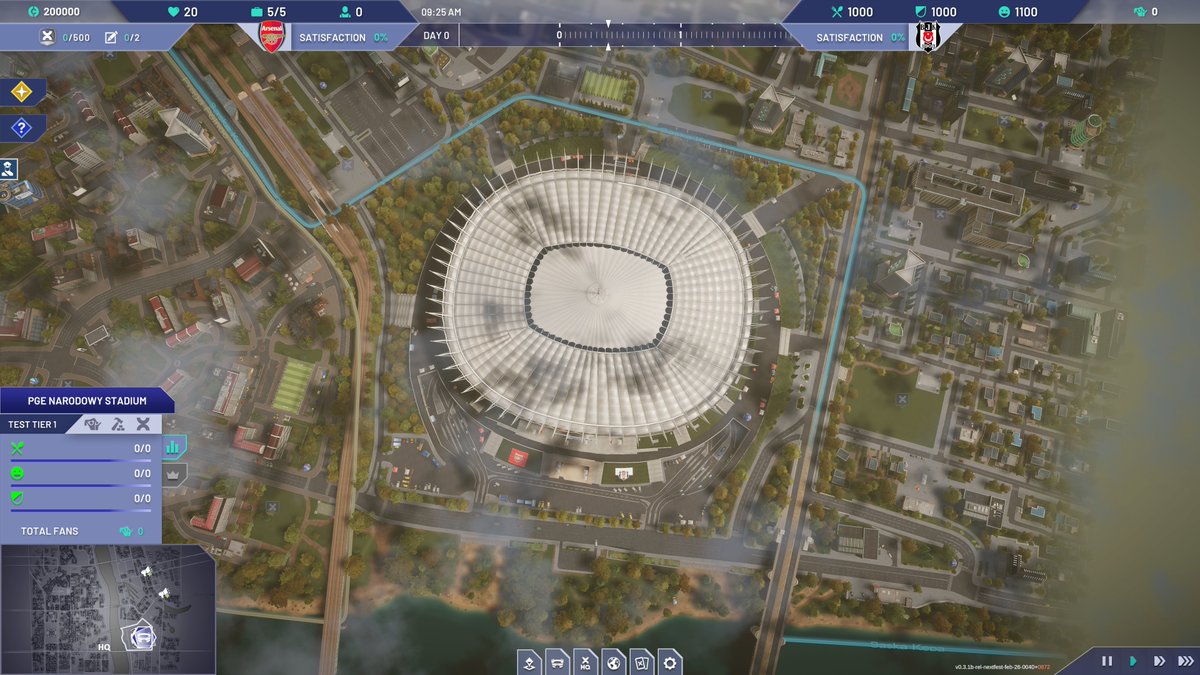Open the blue question mark help button
The height and width of the screenshot is (675, 1200).
[21, 128]
